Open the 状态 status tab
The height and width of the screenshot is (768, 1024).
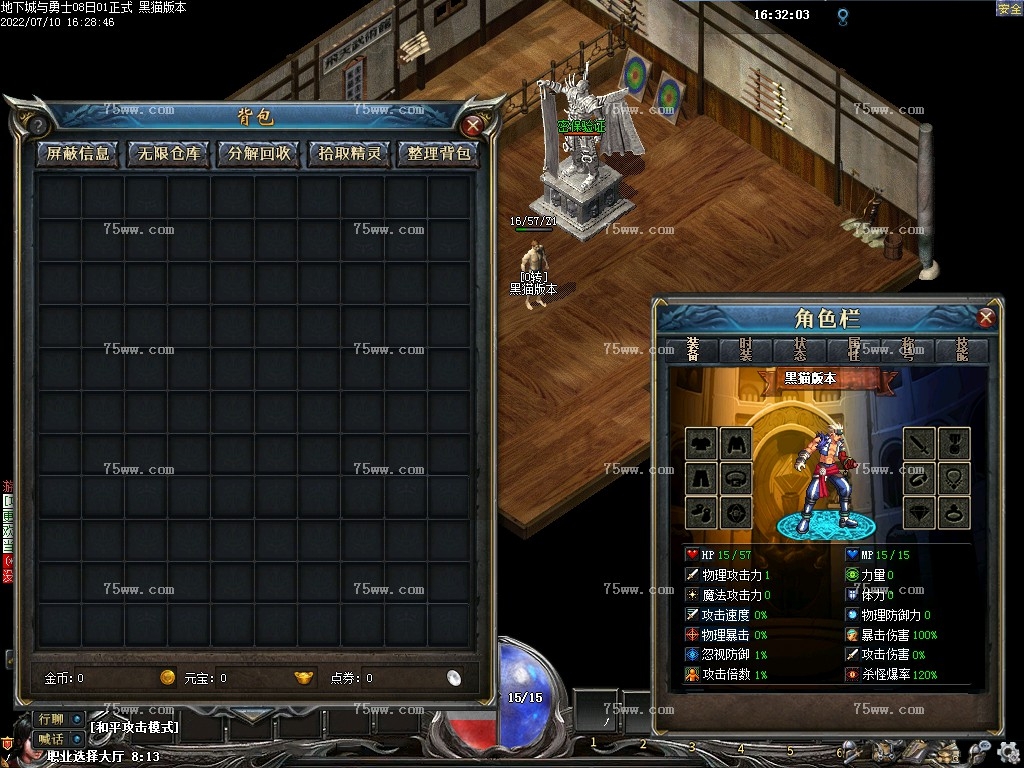point(800,349)
